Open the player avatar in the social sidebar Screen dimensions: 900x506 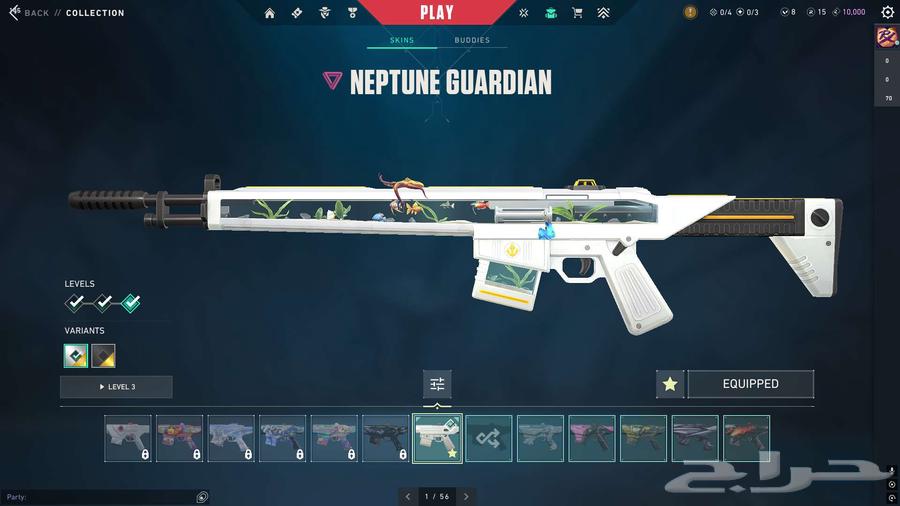(x=887, y=37)
